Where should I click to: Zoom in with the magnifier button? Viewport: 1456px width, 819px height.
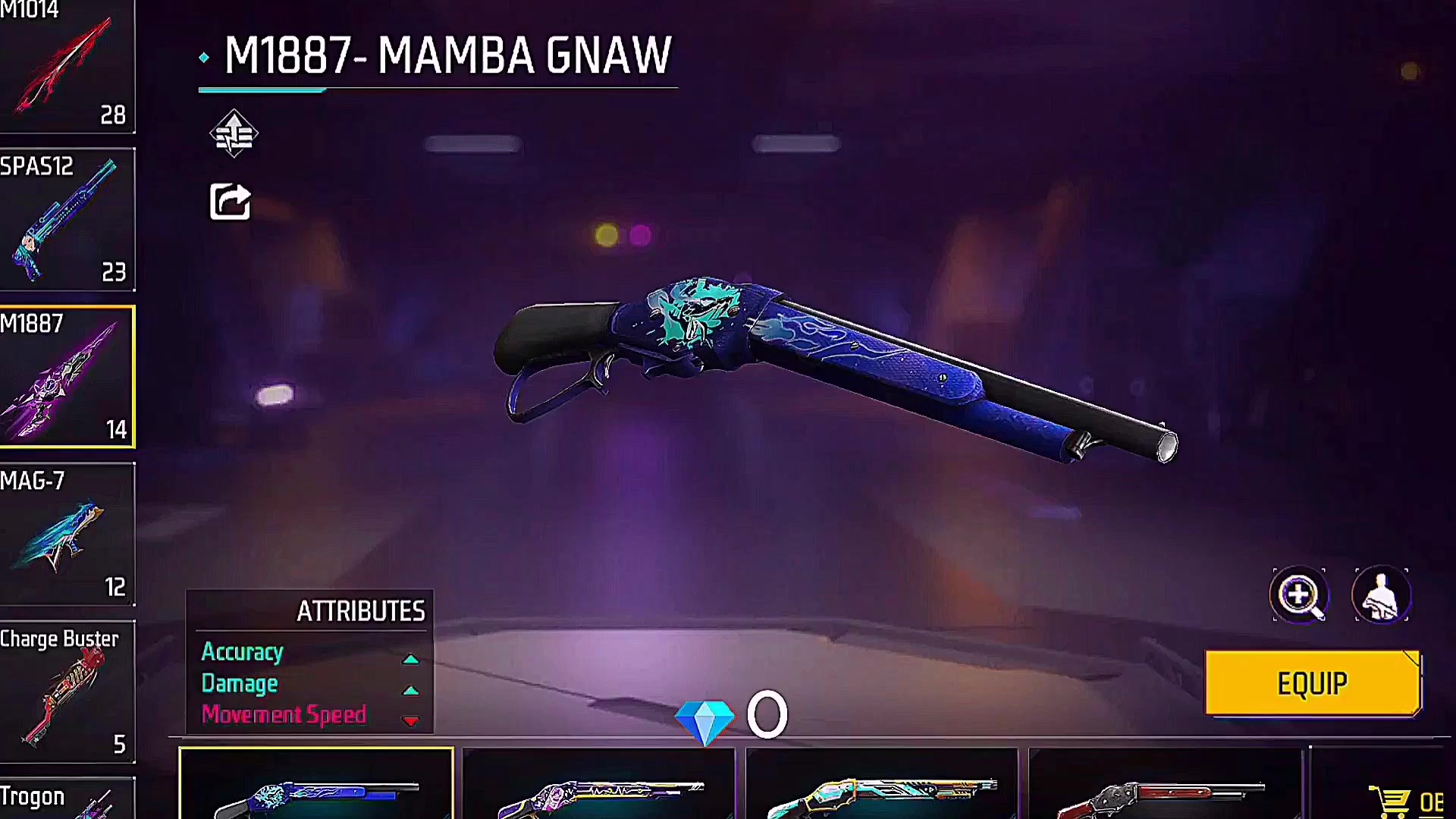click(1299, 595)
